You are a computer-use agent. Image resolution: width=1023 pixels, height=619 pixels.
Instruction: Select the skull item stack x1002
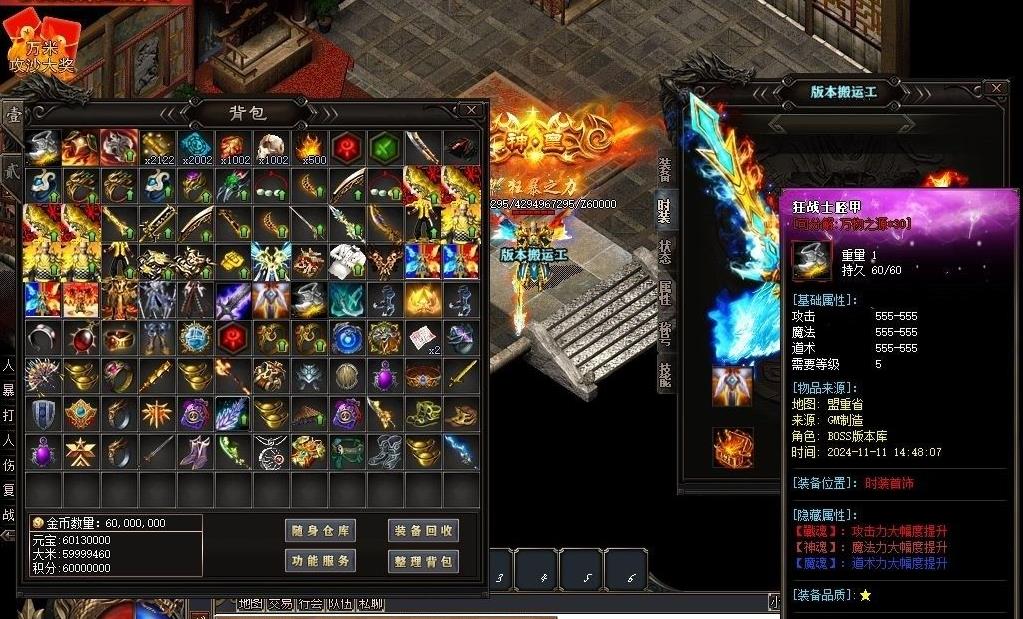tap(271, 147)
